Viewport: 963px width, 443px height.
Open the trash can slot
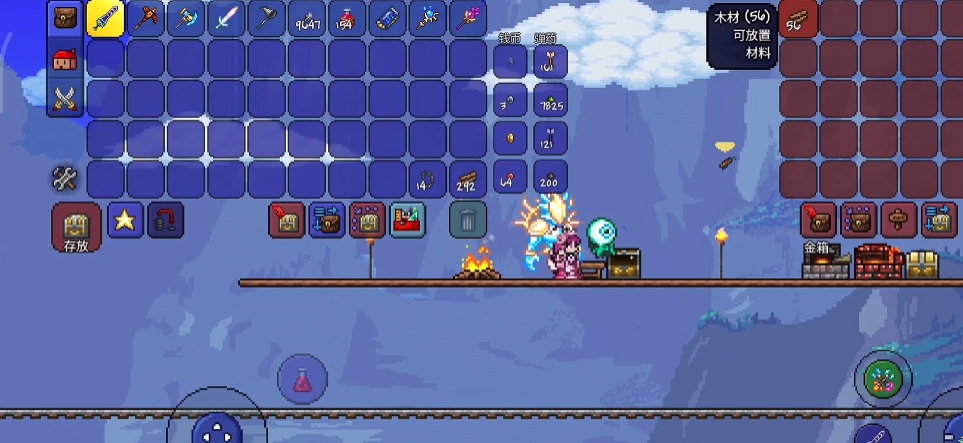467,219
